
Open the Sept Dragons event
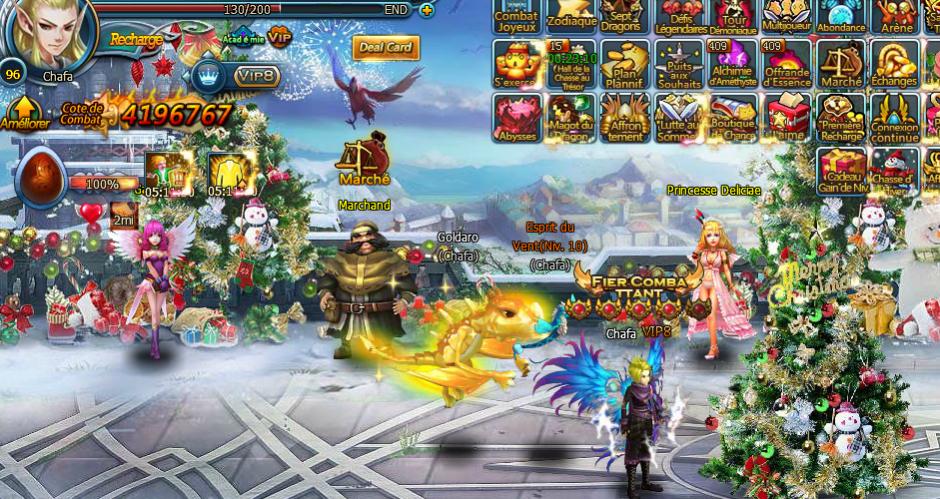pyautogui.click(x=625, y=15)
